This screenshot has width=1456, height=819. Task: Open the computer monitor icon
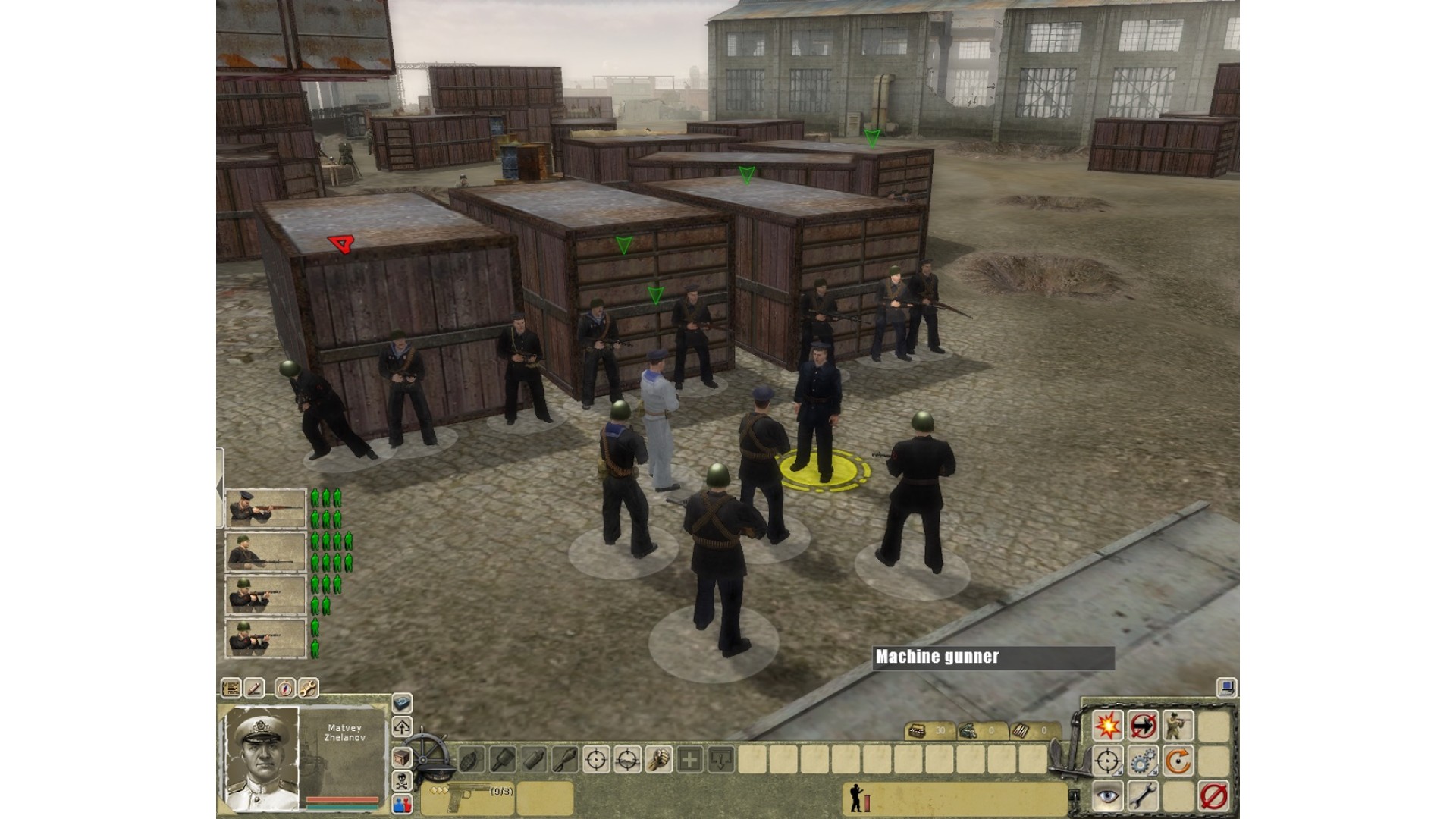(x=1226, y=688)
